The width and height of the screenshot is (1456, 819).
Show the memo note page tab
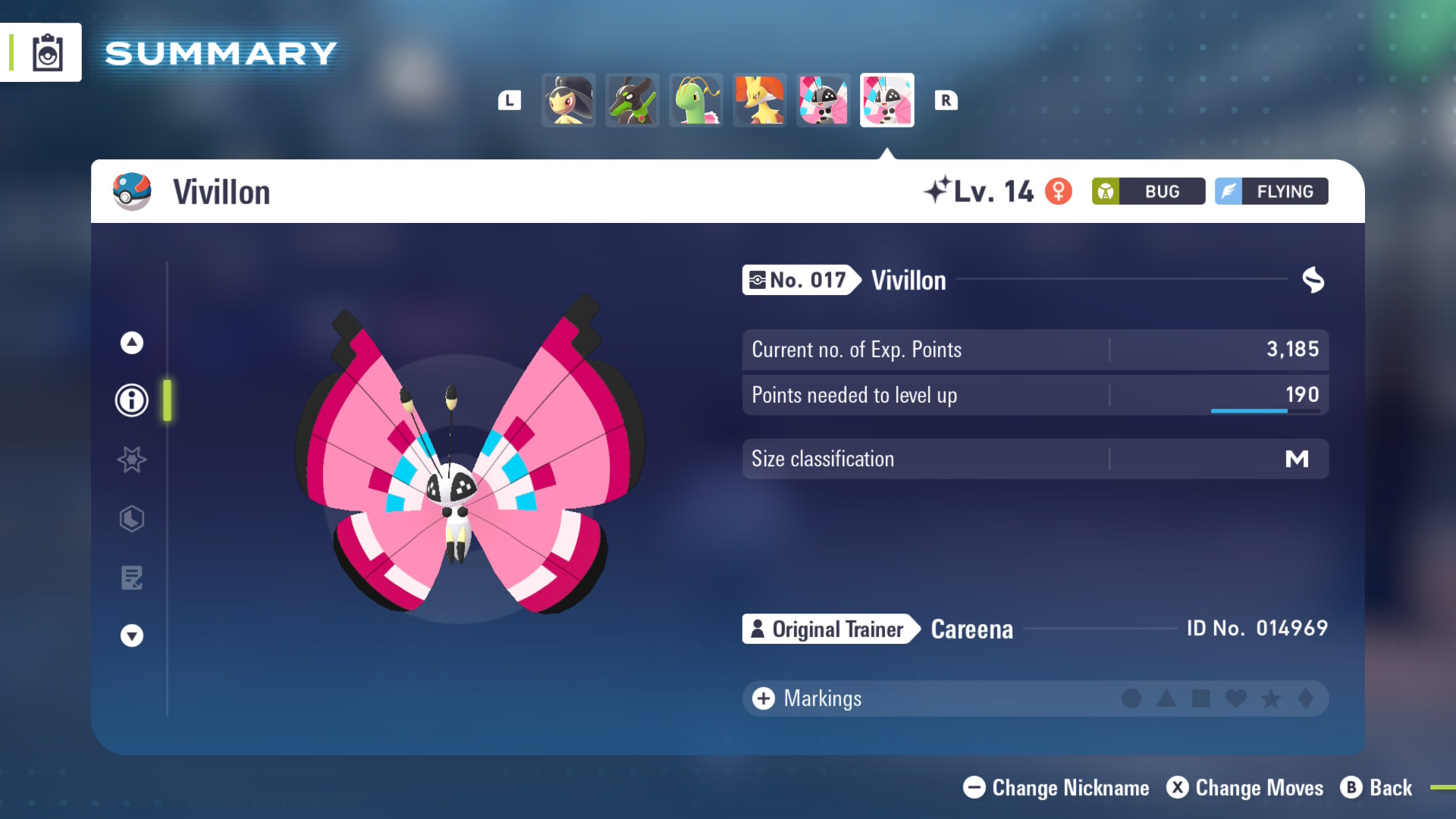coord(132,578)
